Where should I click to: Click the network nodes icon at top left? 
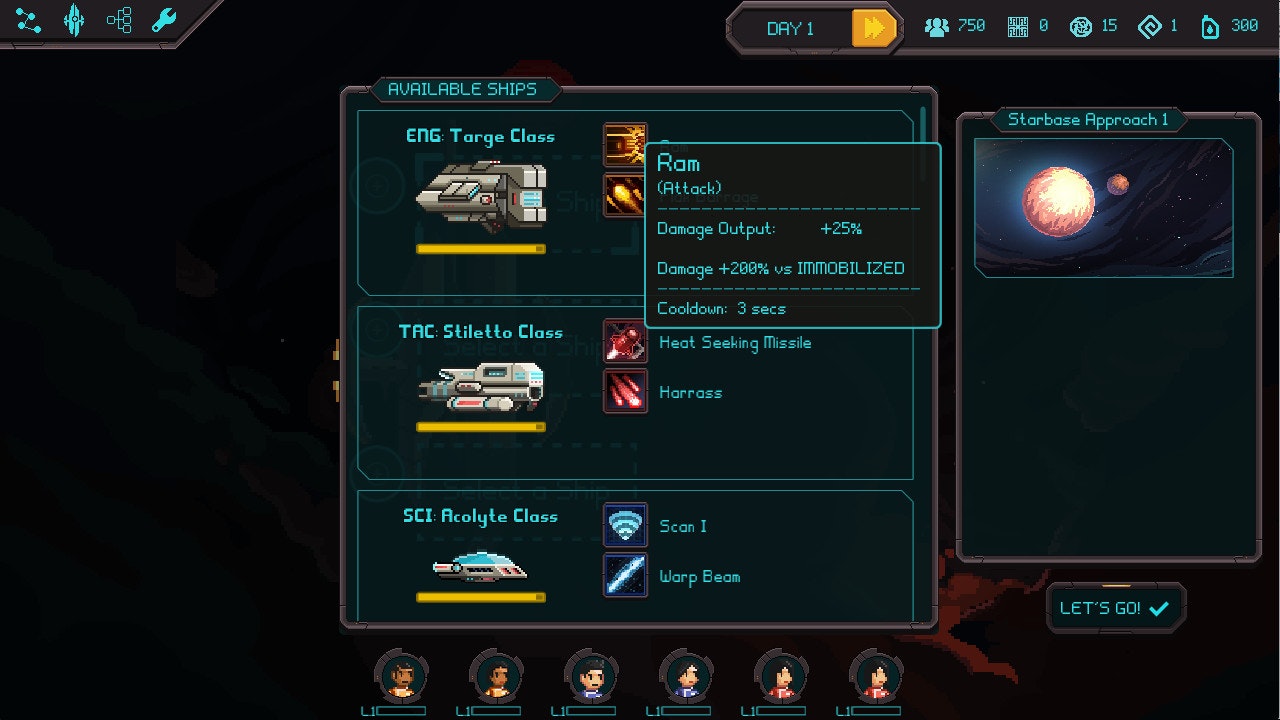coord(27,20)
